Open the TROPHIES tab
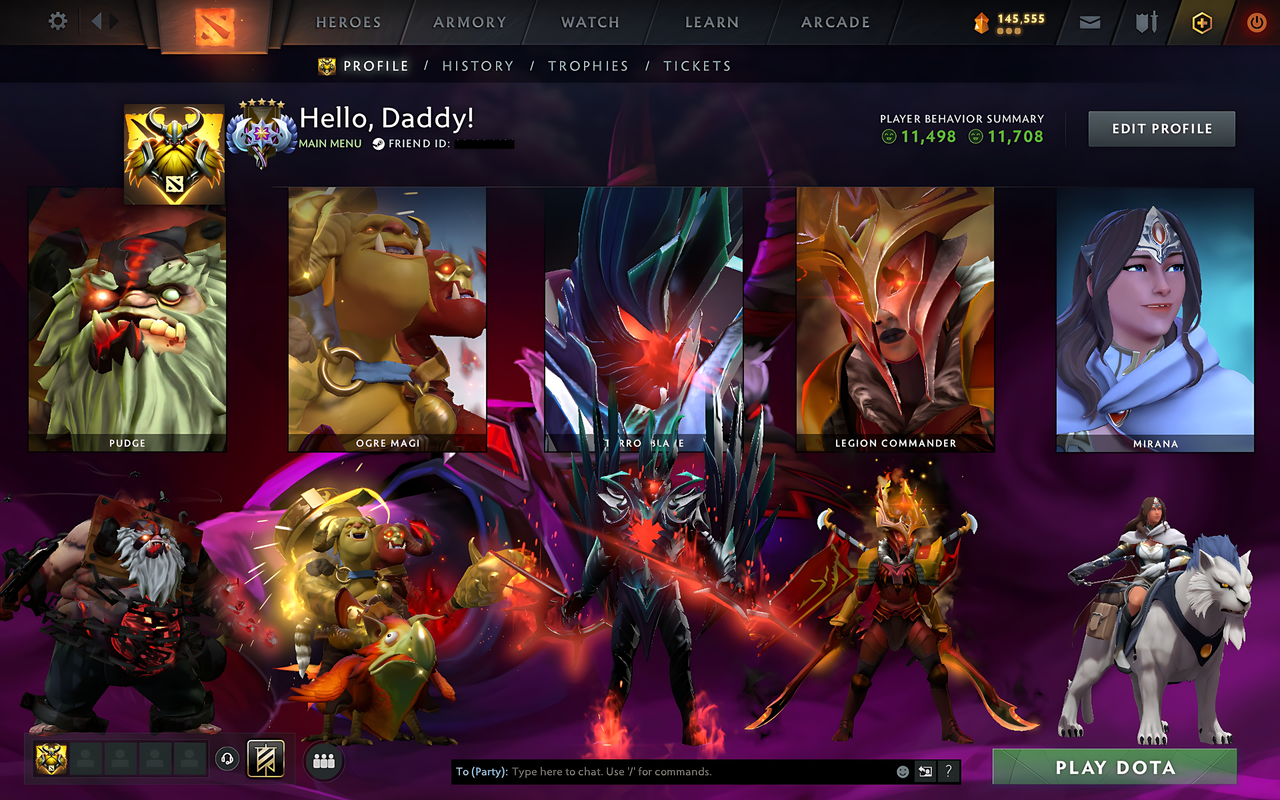The width and height of the screenshot is (1280, 800). 588,66
